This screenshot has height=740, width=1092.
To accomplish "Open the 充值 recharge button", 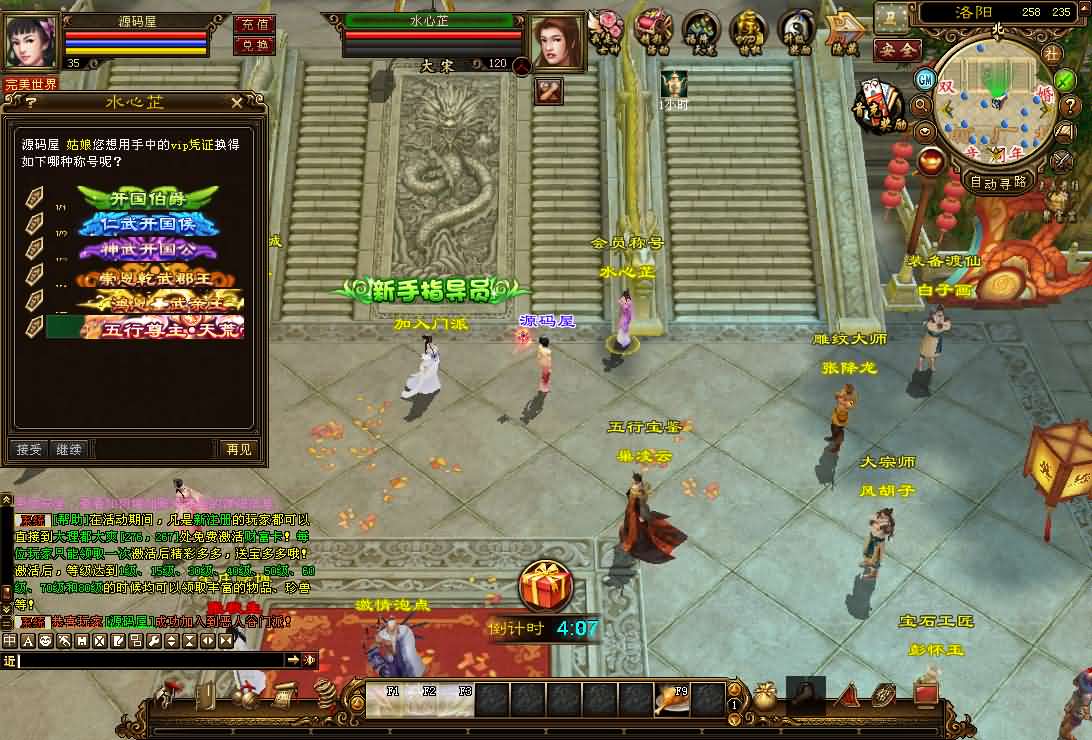I will (255, 25).
